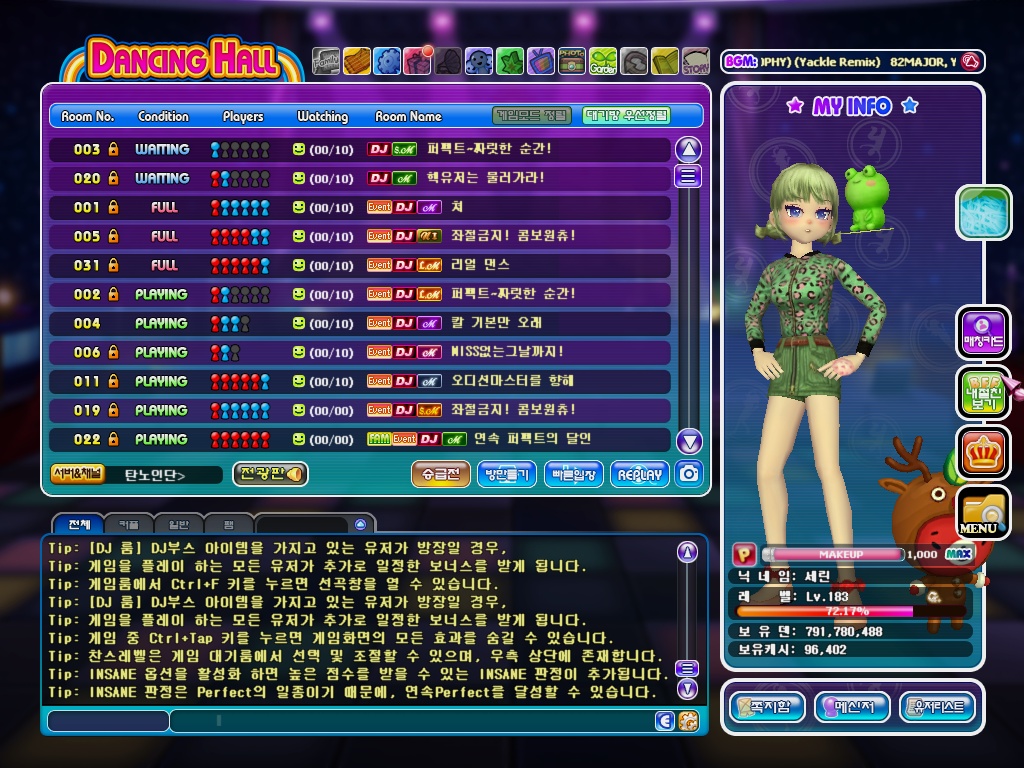Open the REPLAY button
Screen dimensions: 1024x768
pos(639,475)
